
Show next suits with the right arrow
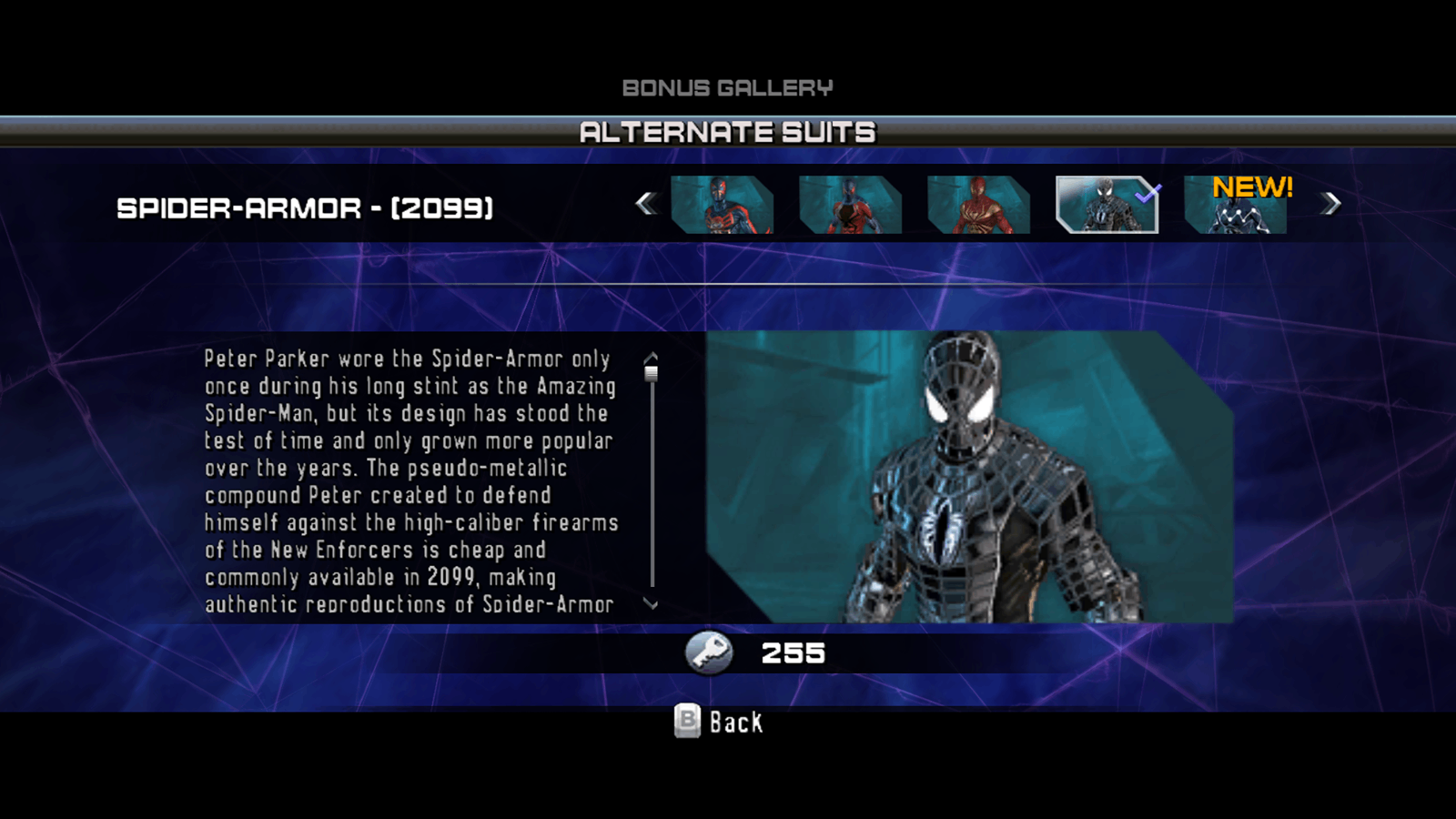point(1330,204)
